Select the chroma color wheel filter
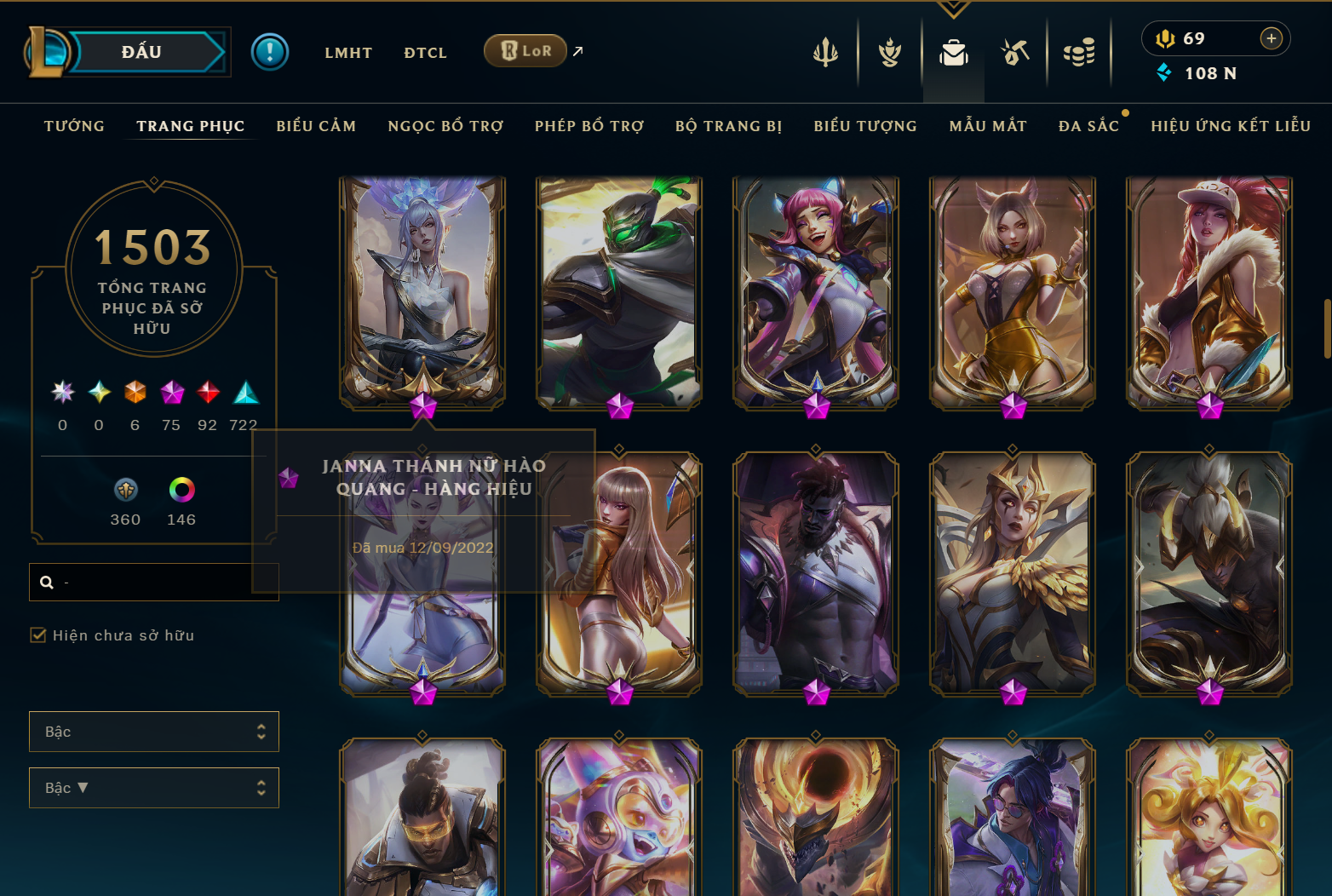 click(x=181, y=490)
